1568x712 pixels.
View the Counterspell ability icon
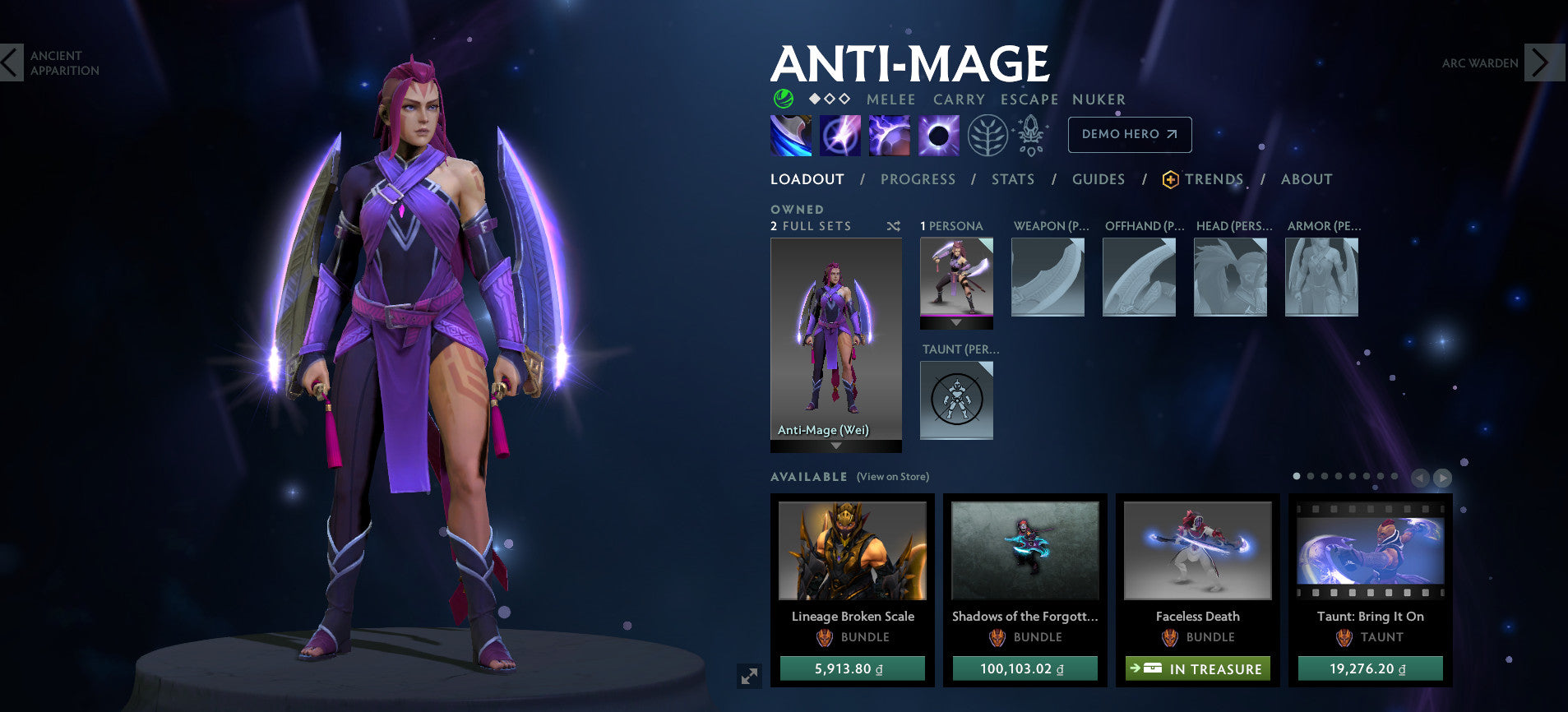[x=892, y=135]
